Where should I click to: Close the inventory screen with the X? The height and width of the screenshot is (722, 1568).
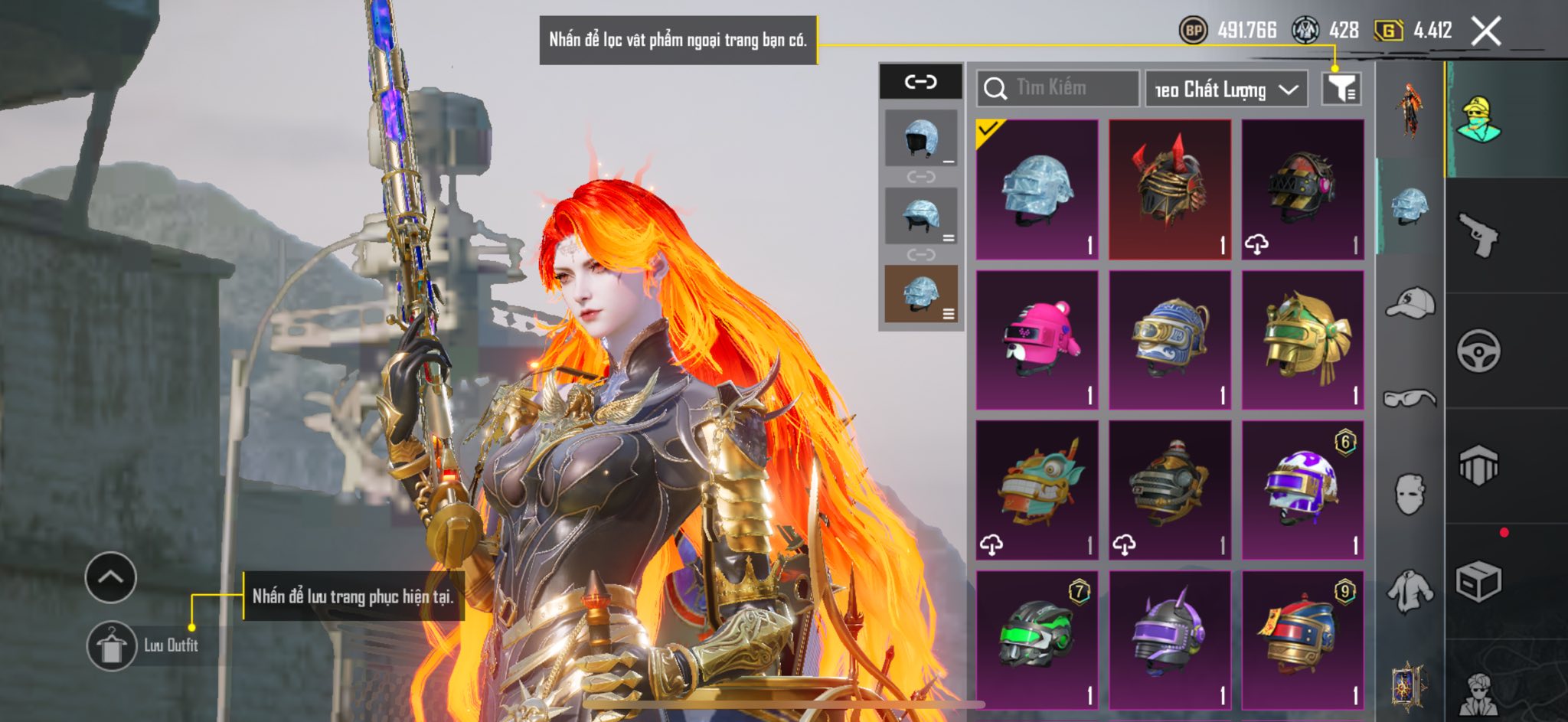tap(1486, 31)
